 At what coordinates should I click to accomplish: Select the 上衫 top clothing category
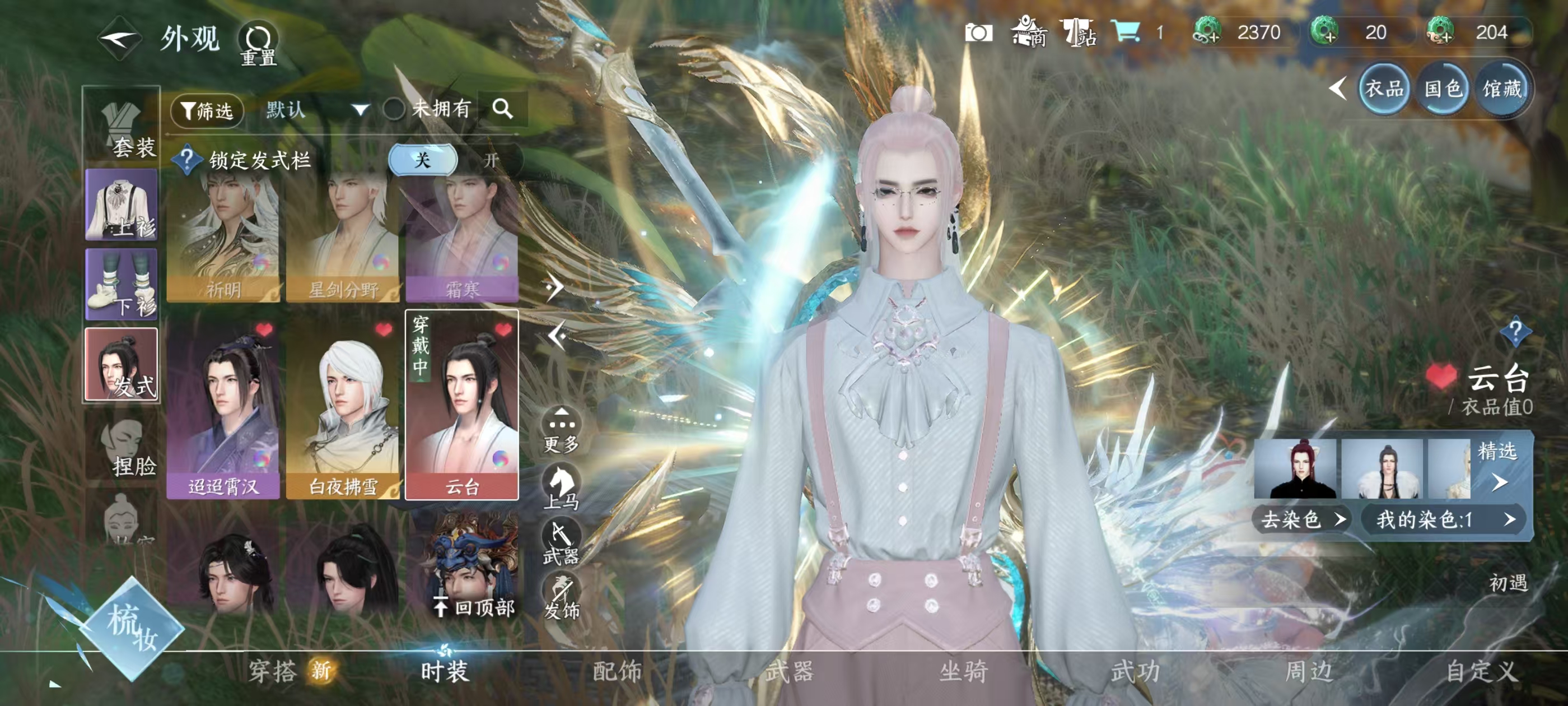[x=122, y=205]
